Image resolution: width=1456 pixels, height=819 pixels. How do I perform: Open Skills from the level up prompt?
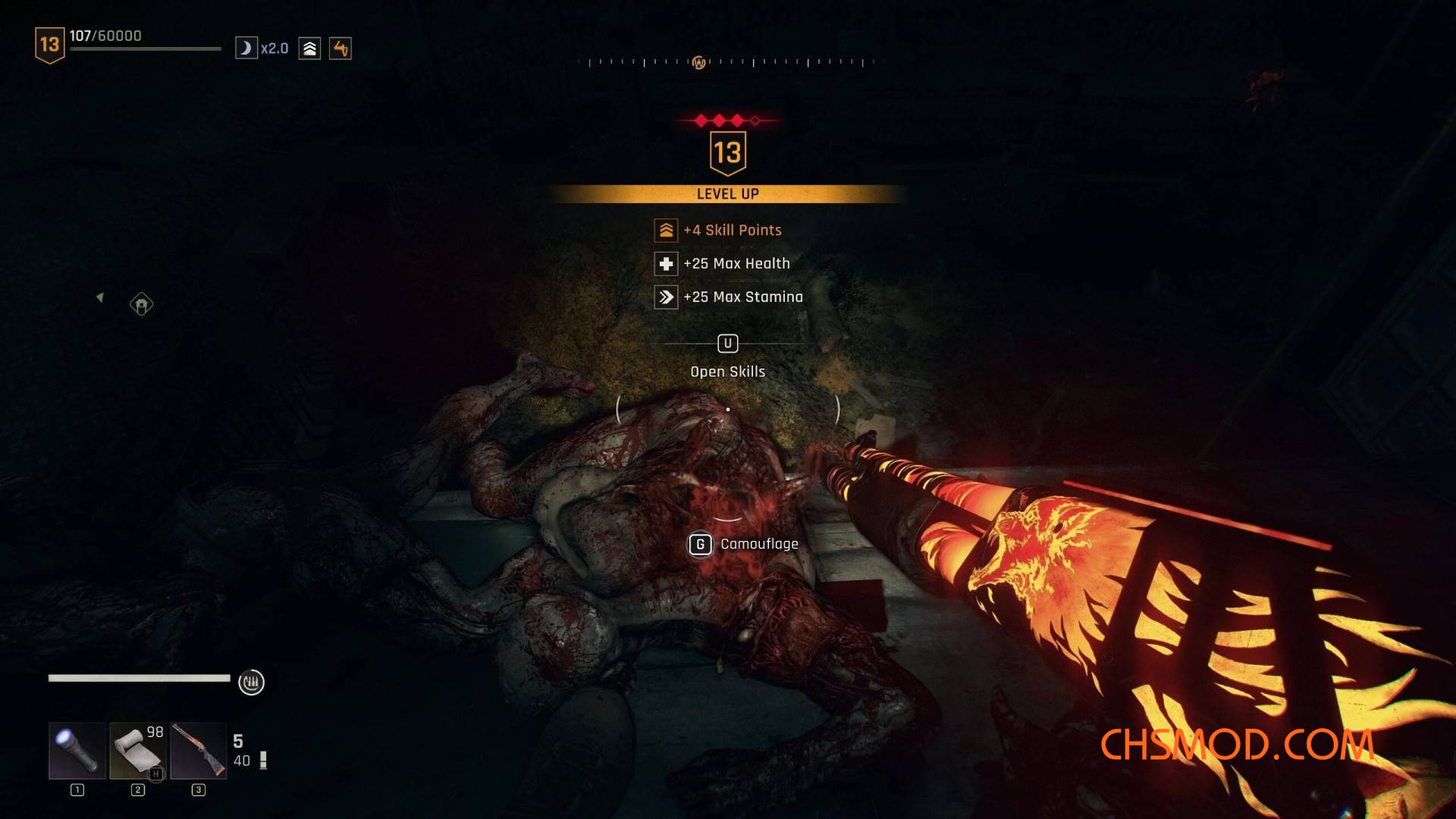pos(727,344)
